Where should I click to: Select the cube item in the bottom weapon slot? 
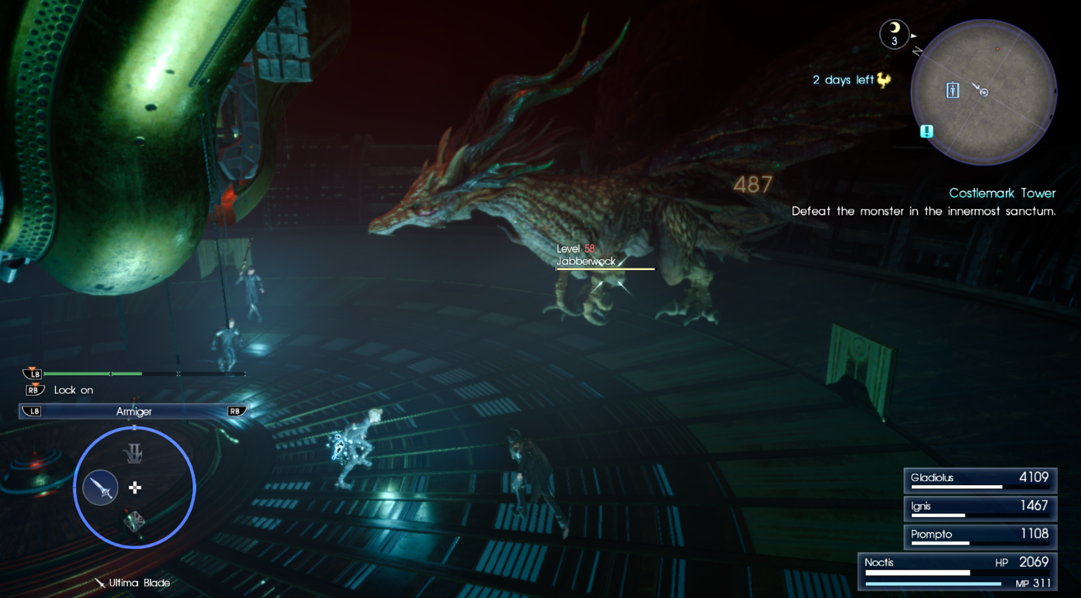click(134, 521)
